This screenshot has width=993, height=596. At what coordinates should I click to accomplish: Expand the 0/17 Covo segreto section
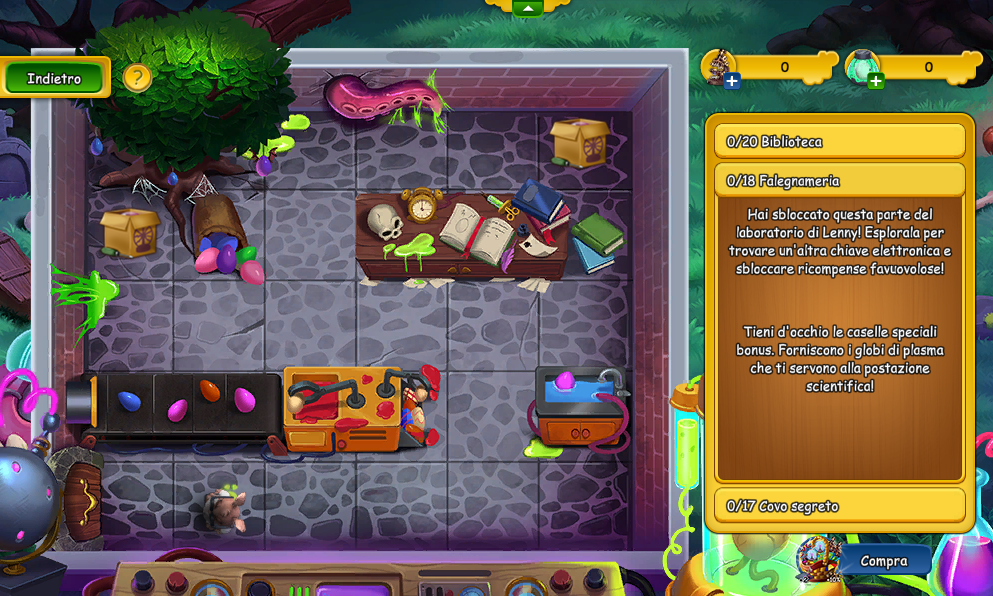pos(839,506)
